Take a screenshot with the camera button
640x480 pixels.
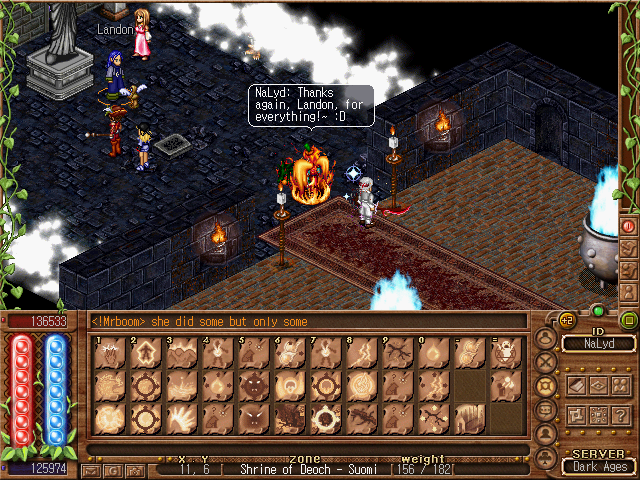(x=134, y=469)
